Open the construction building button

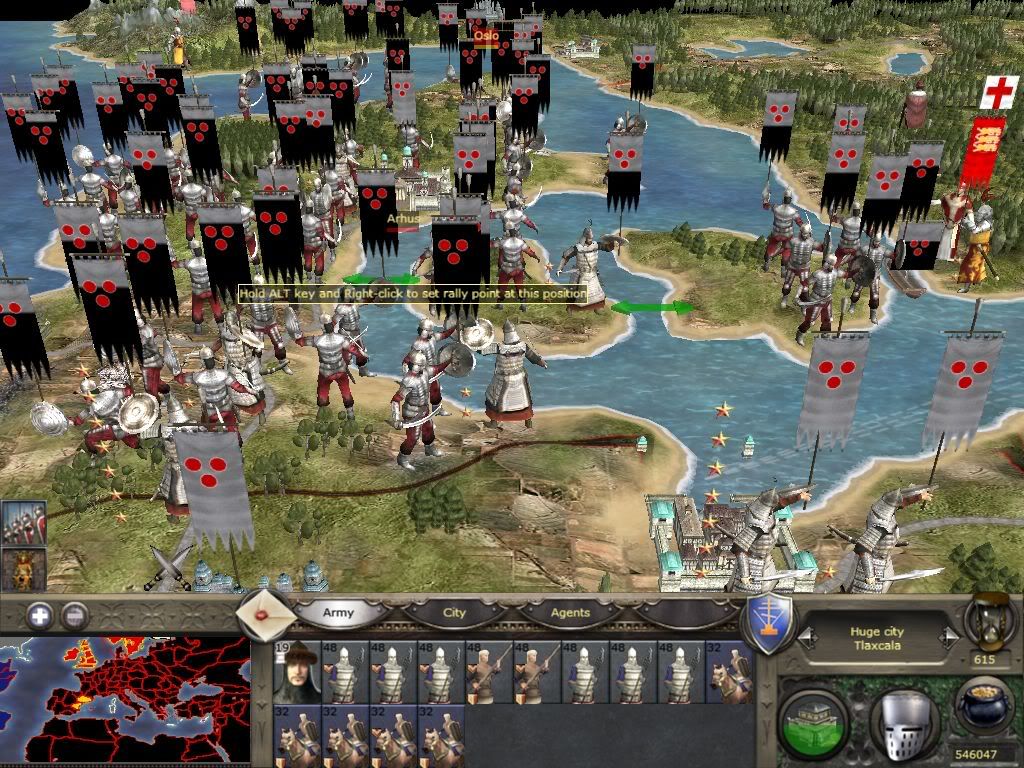tap(812, 720)
